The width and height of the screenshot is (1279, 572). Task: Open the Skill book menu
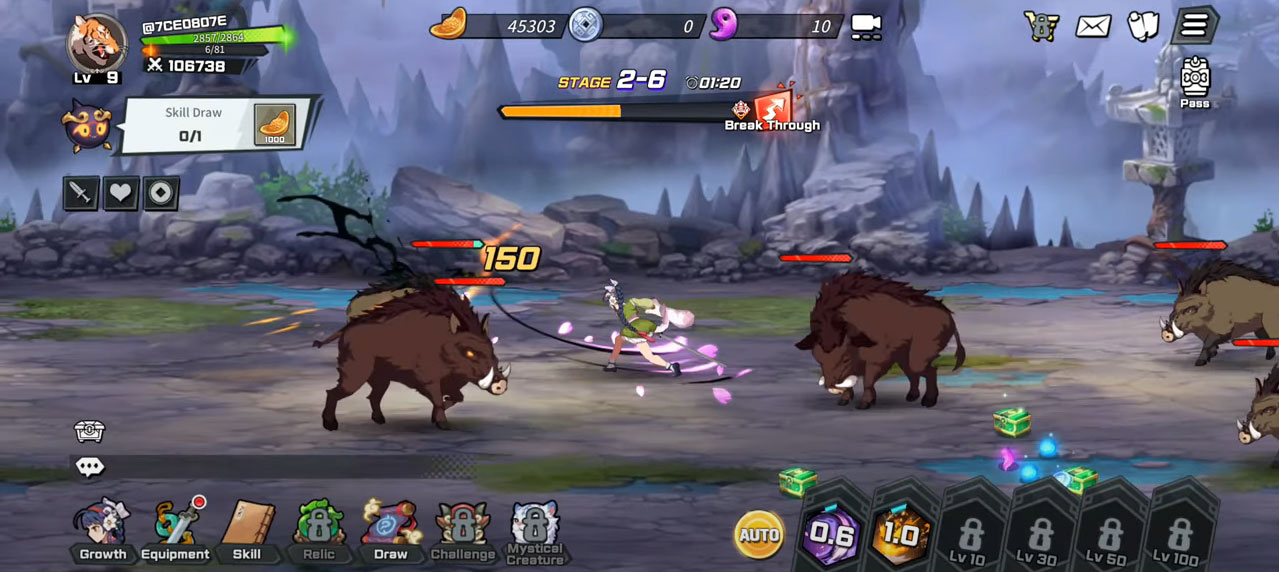click(247, 530)
